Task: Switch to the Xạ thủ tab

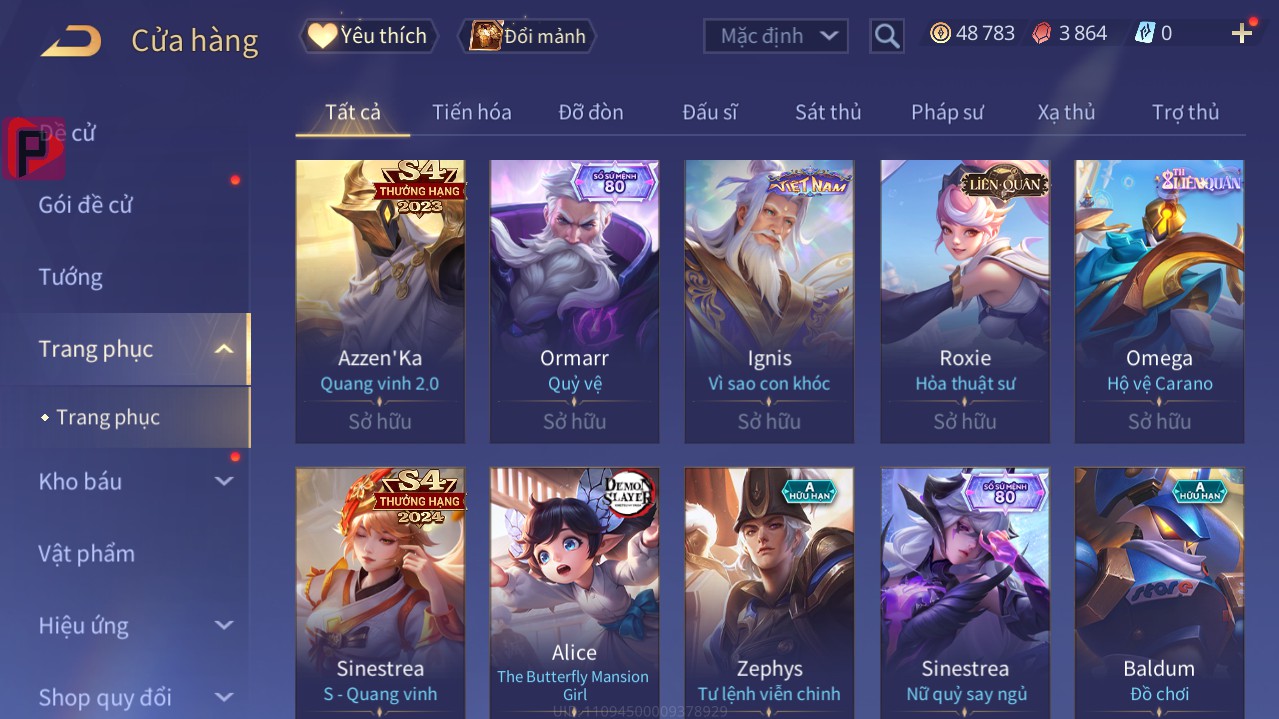Action: click(1066, 112)
